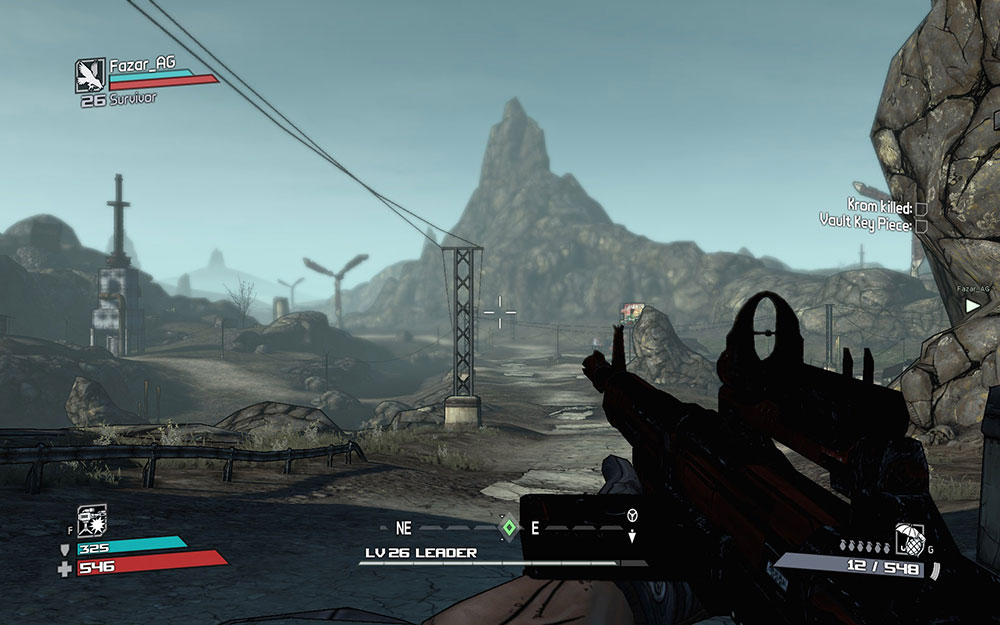Check the Krom killed objective box
This screenshot has width=1000, height=625.
coord(921,208)
